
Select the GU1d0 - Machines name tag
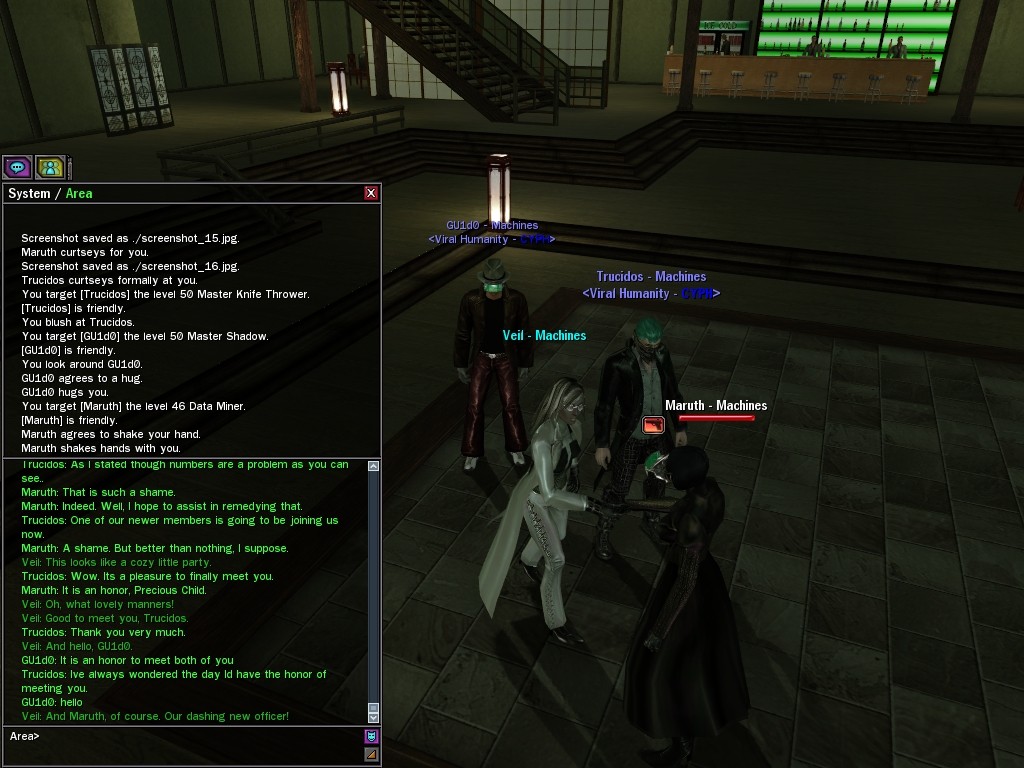click(x=492, y=225)
